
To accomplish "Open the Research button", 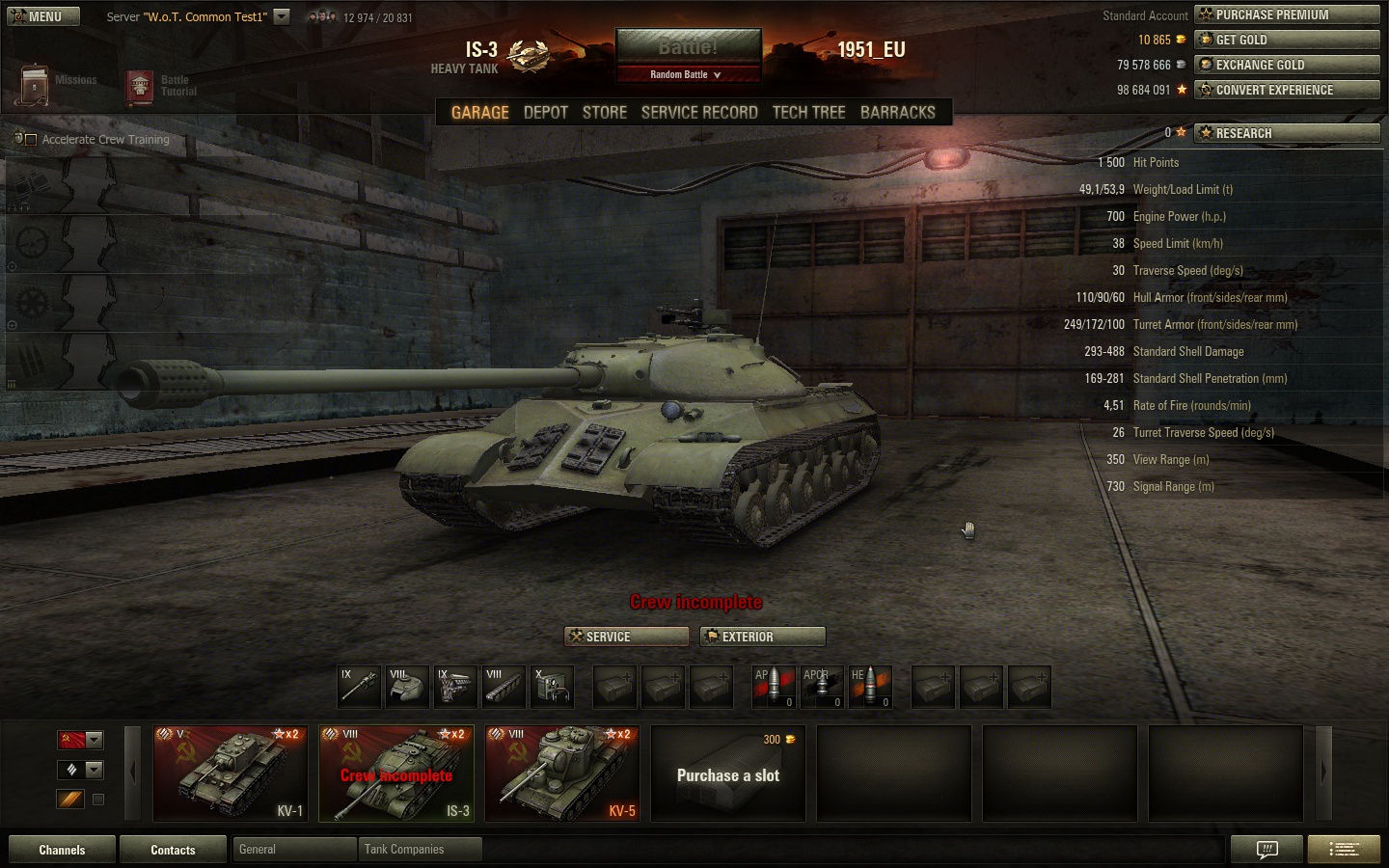I will pos(1287,133).
